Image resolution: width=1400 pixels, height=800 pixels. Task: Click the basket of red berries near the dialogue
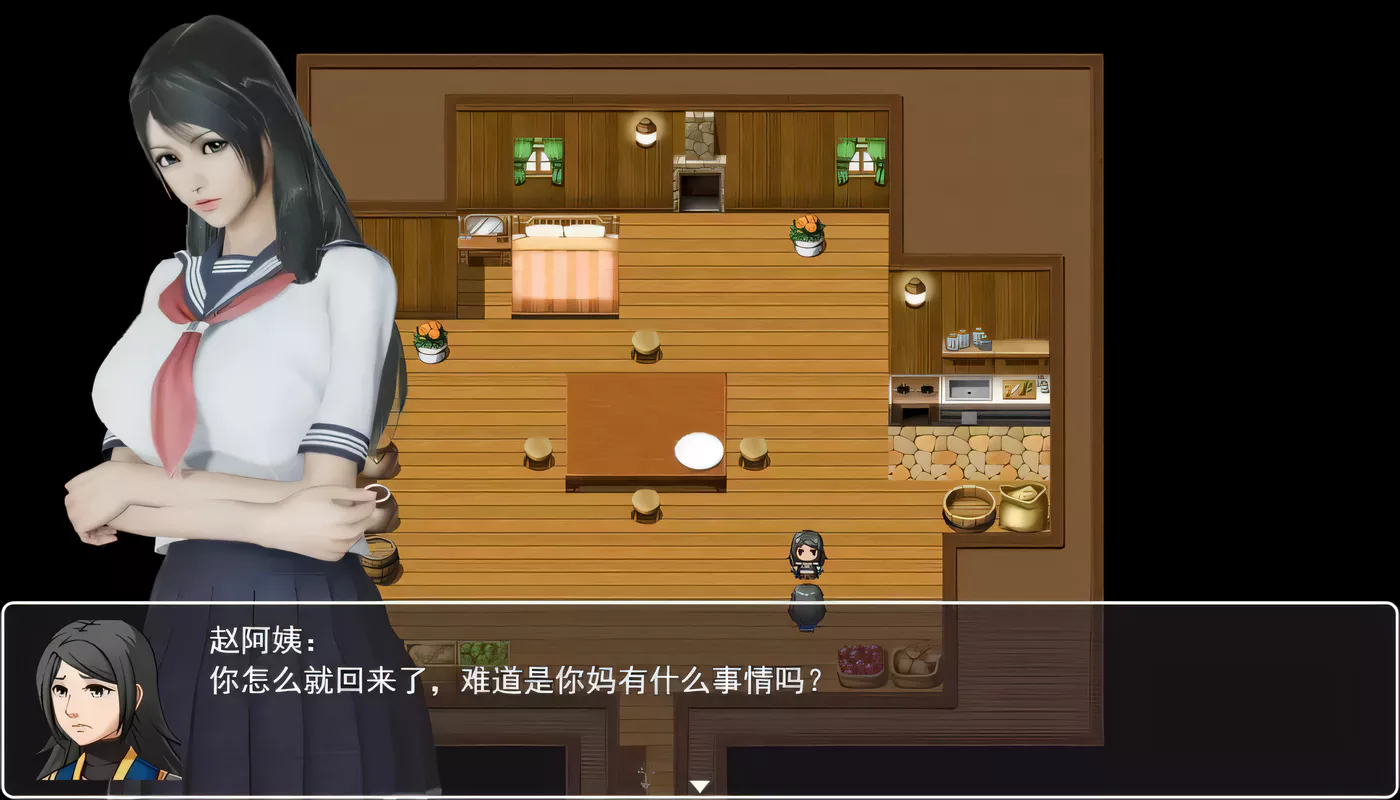point(858,658)
